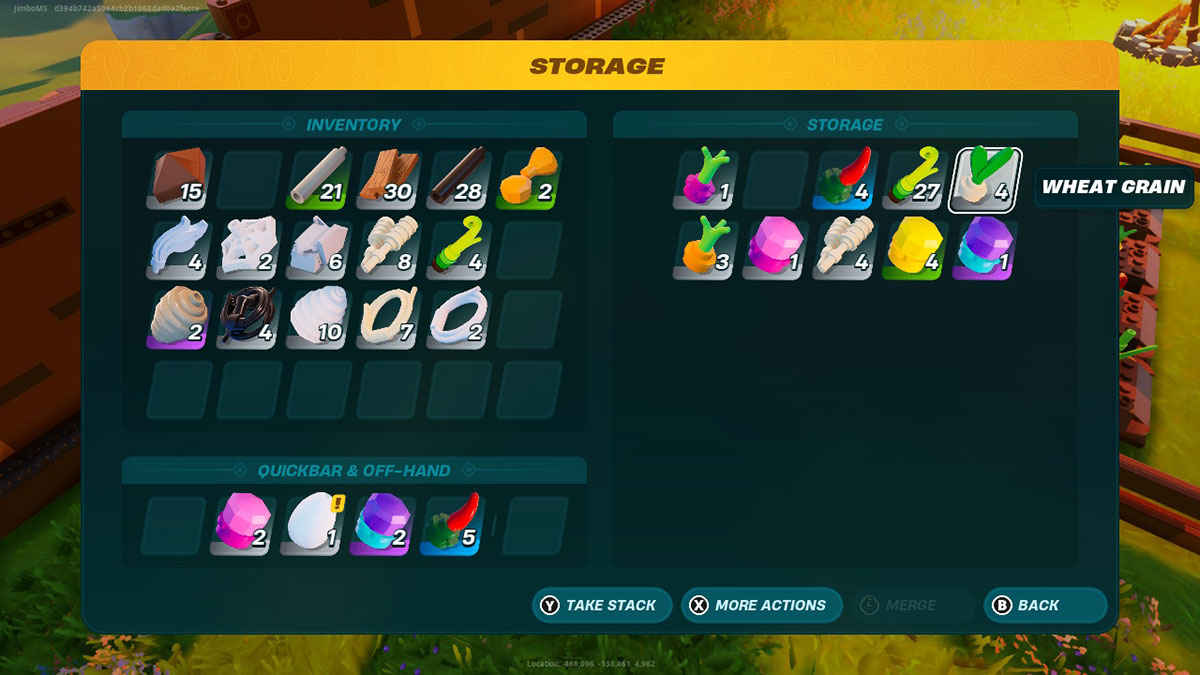This screenshot has width=1200, height=675.
Task: Select the red pepper stack in storage
Action: click(846, 180)
